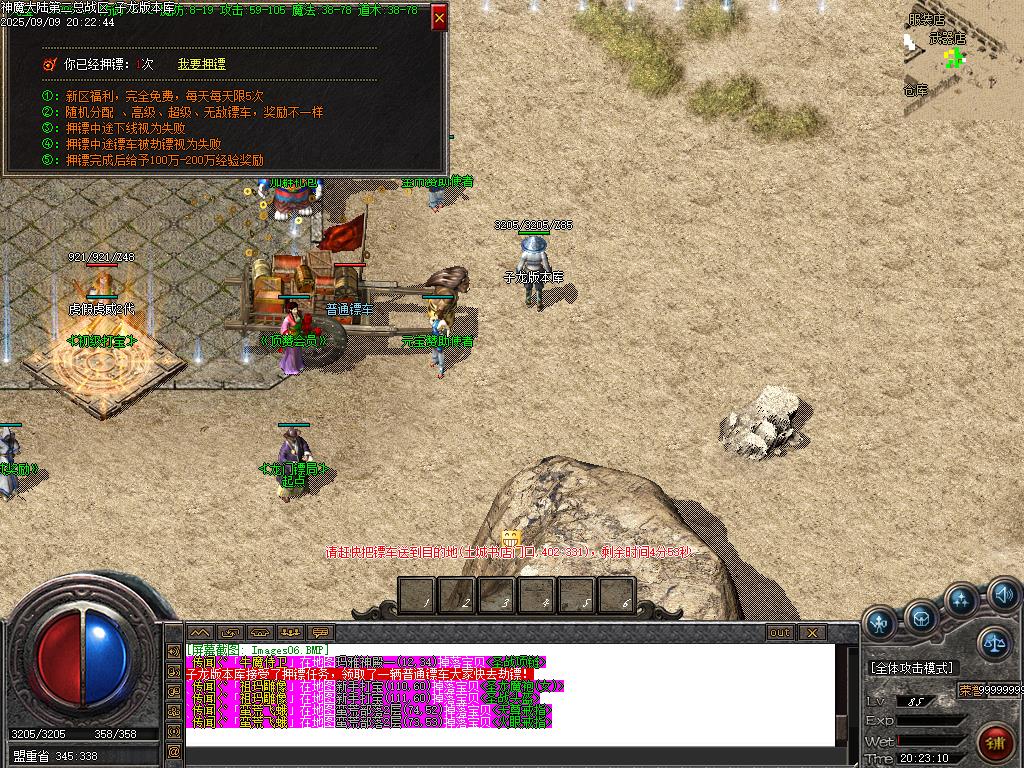Screen dimensions: 1024x768
Task: Select hotbar slot number 1
Action: coord(418,597)
